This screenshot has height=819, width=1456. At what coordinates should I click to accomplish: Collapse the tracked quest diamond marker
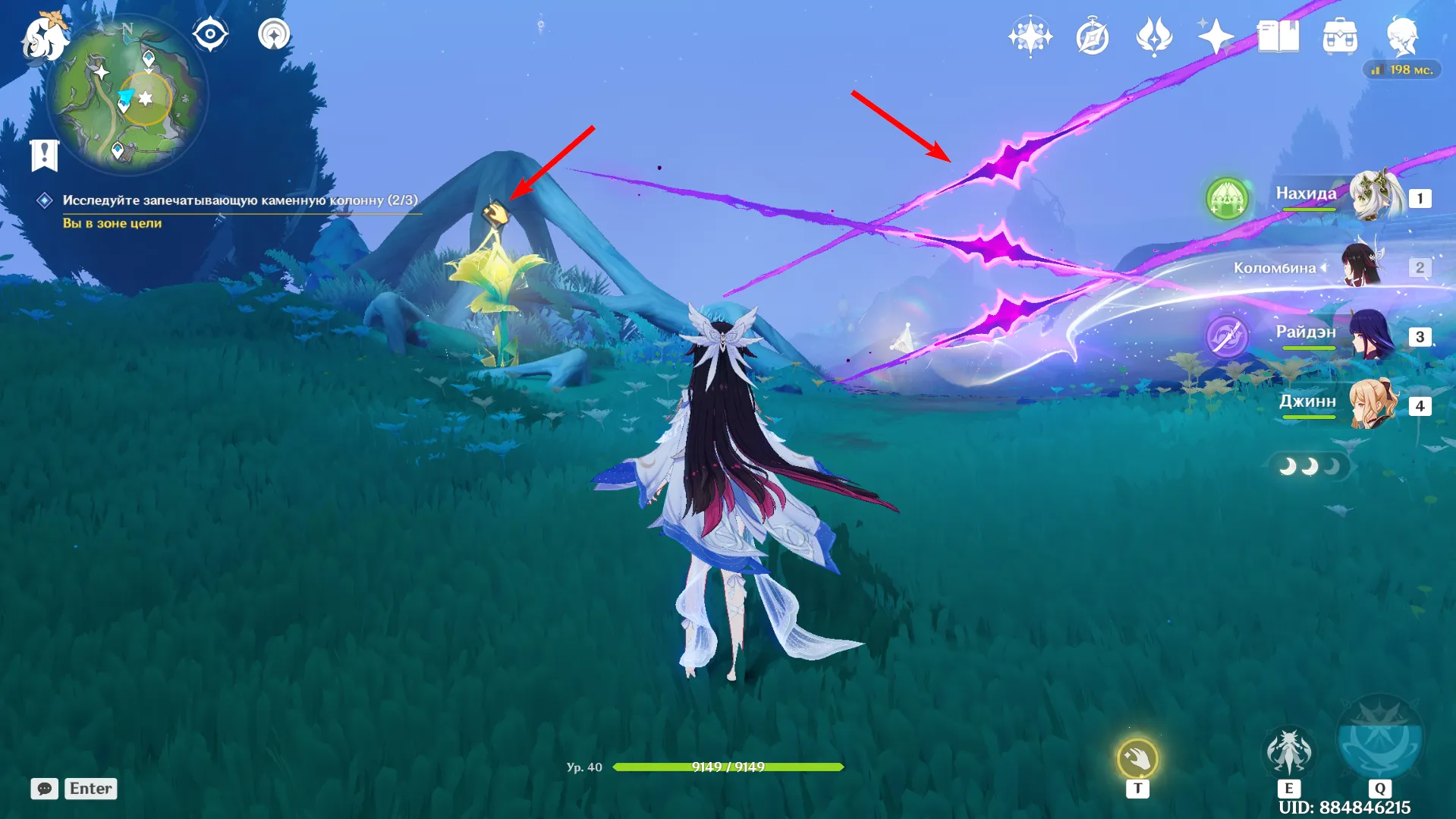[x=43, y=200]
